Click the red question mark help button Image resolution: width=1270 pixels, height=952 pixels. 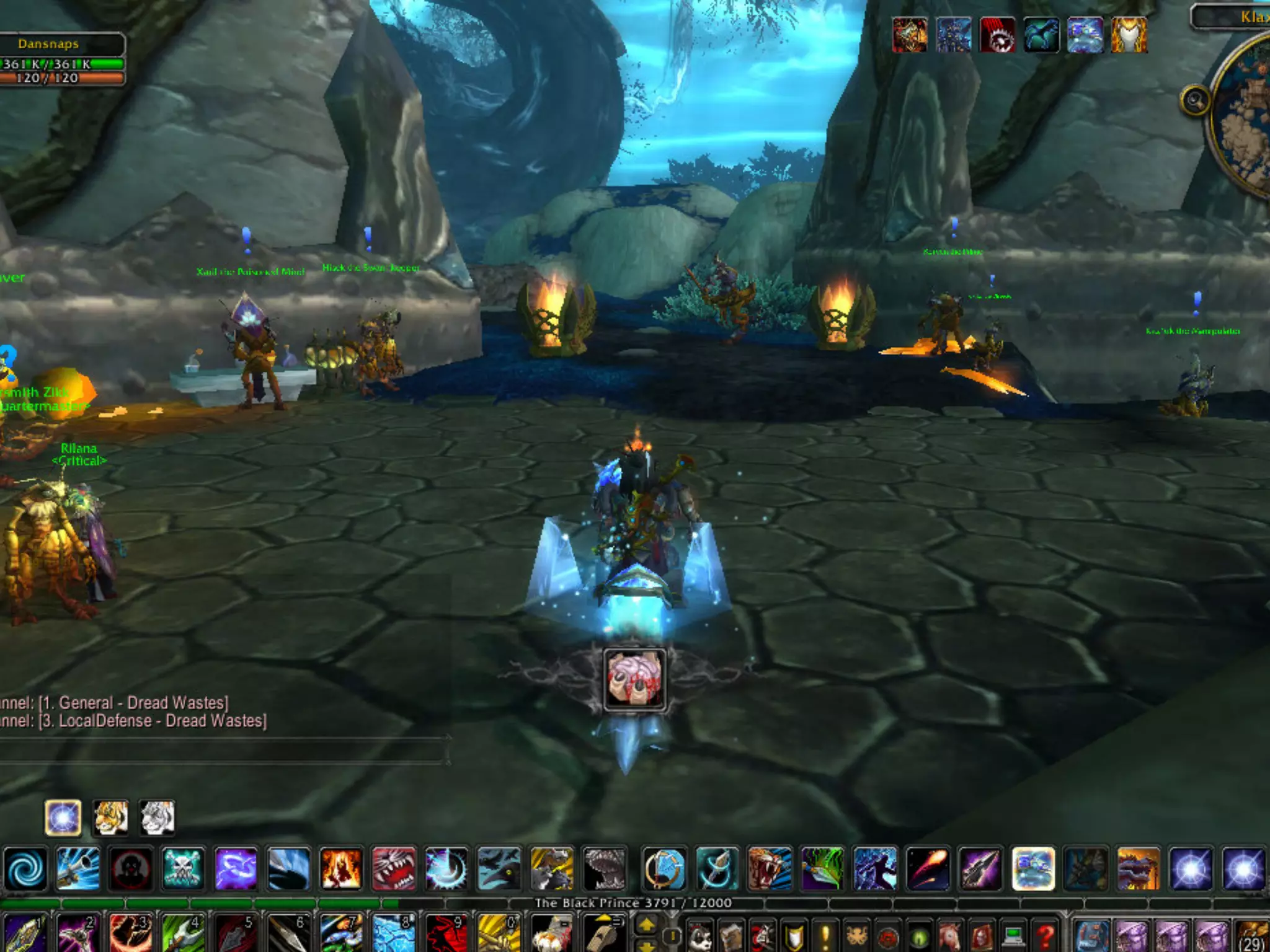(x=1045, y=936)
